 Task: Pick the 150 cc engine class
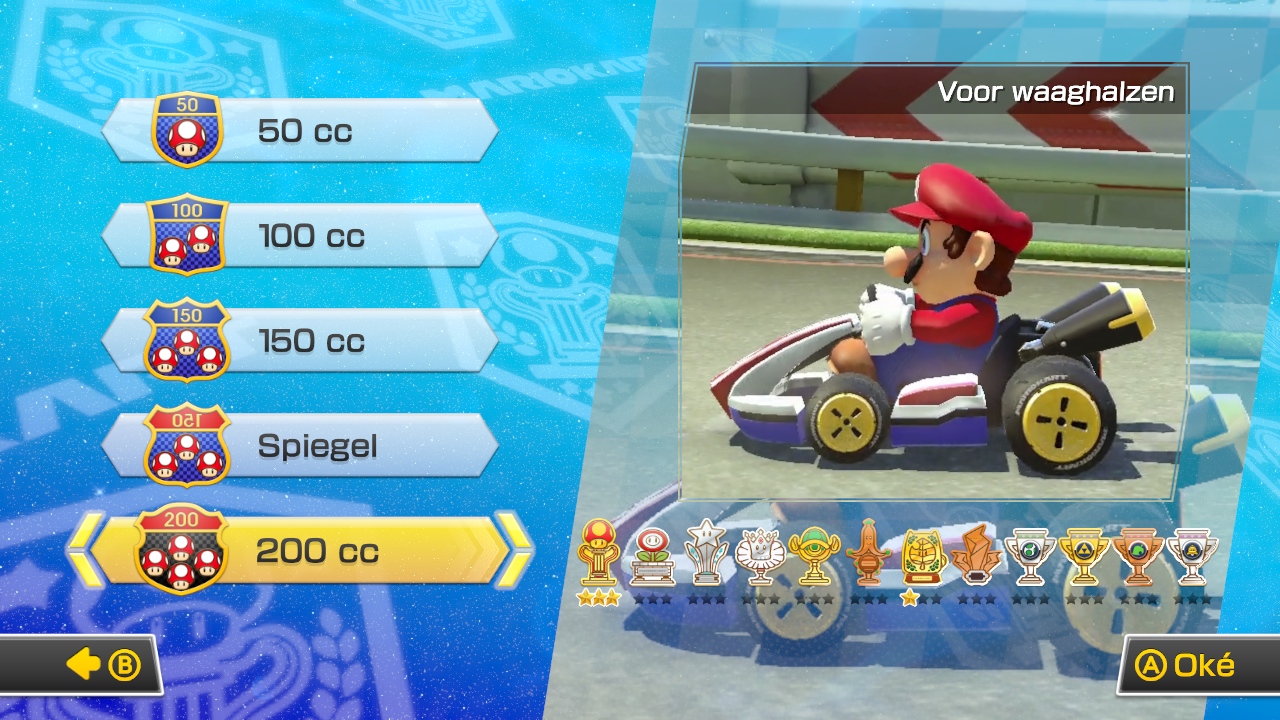point(300,341)
